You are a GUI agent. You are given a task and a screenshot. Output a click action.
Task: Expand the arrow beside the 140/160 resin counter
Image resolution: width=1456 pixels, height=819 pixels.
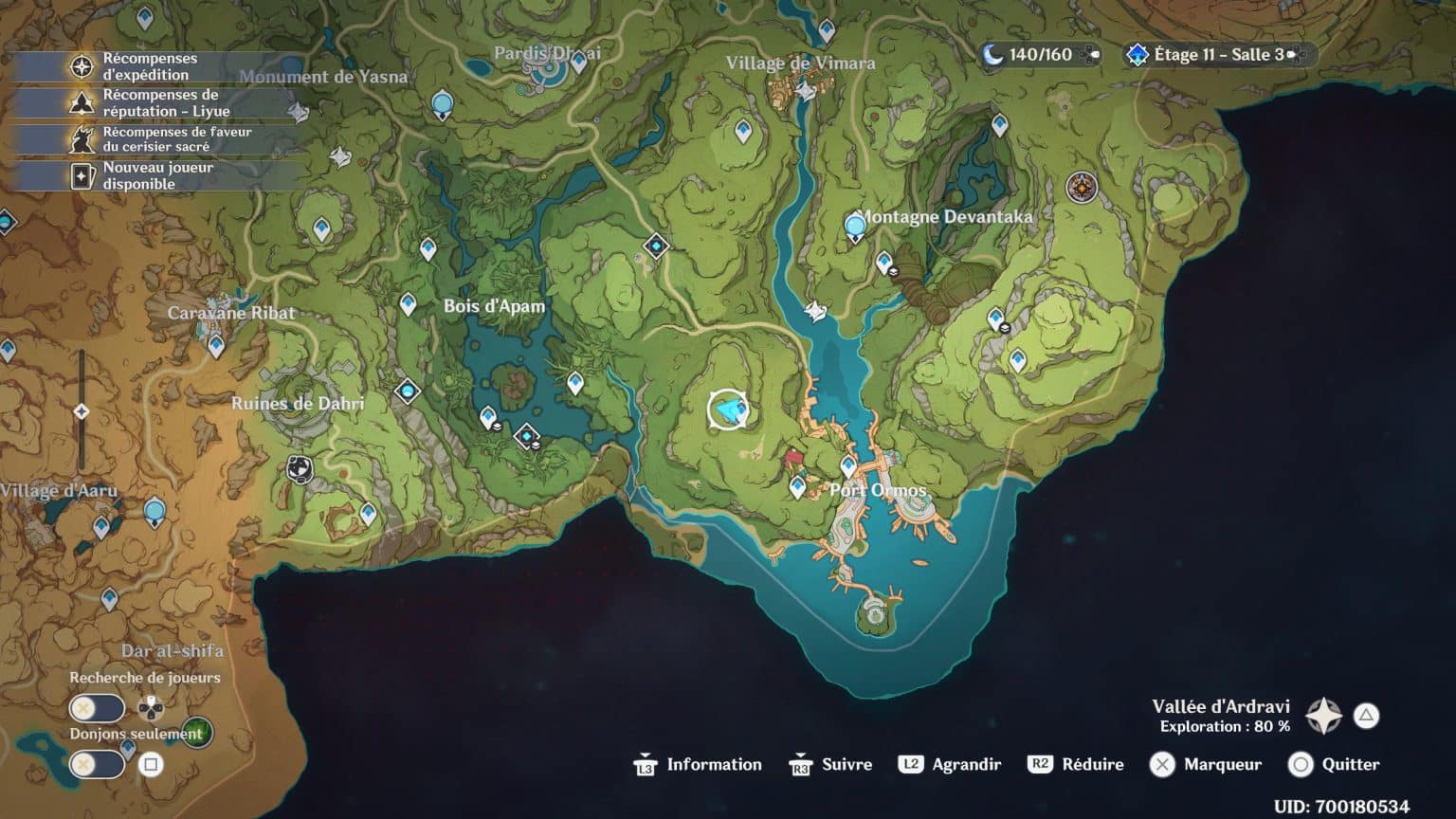point(1096,54)
